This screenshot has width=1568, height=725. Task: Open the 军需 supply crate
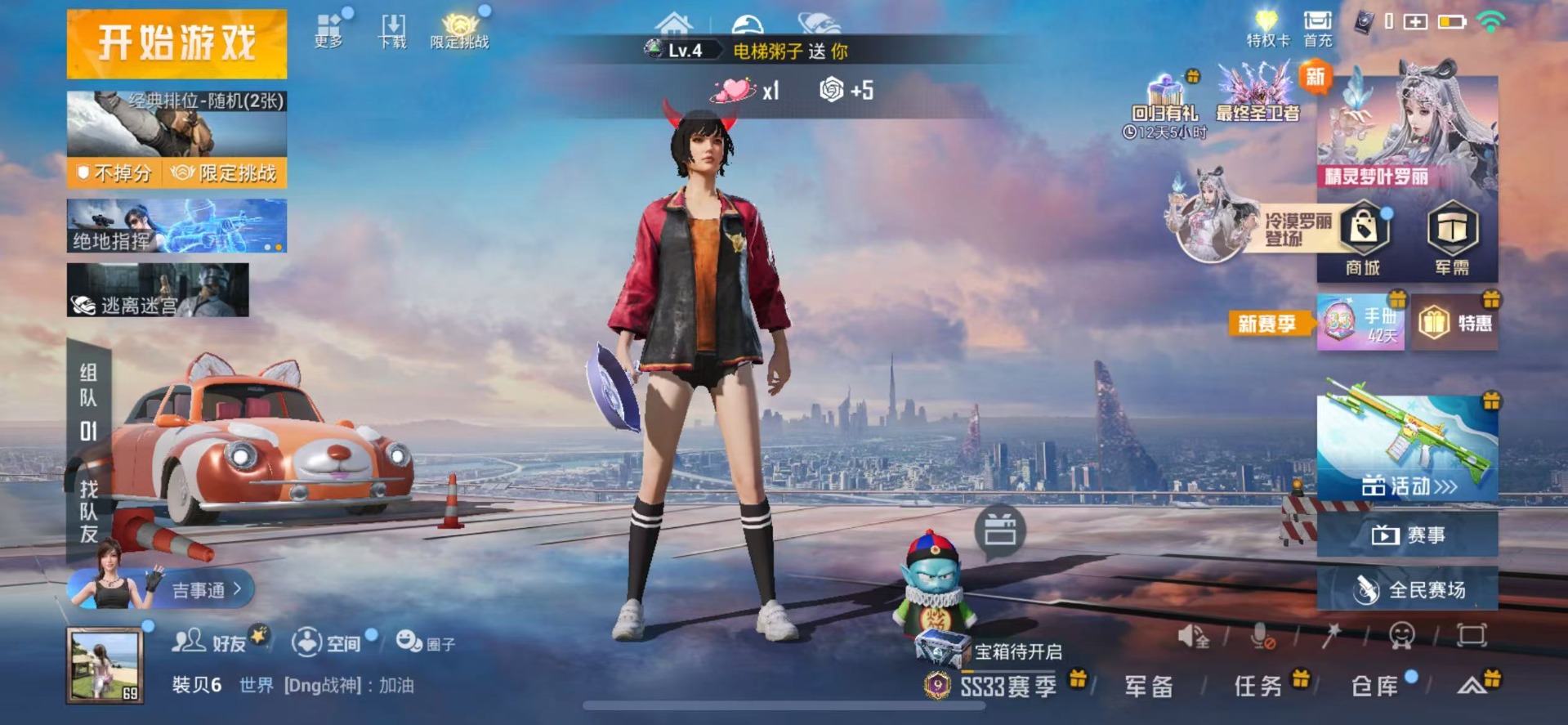pos(1452,239)
